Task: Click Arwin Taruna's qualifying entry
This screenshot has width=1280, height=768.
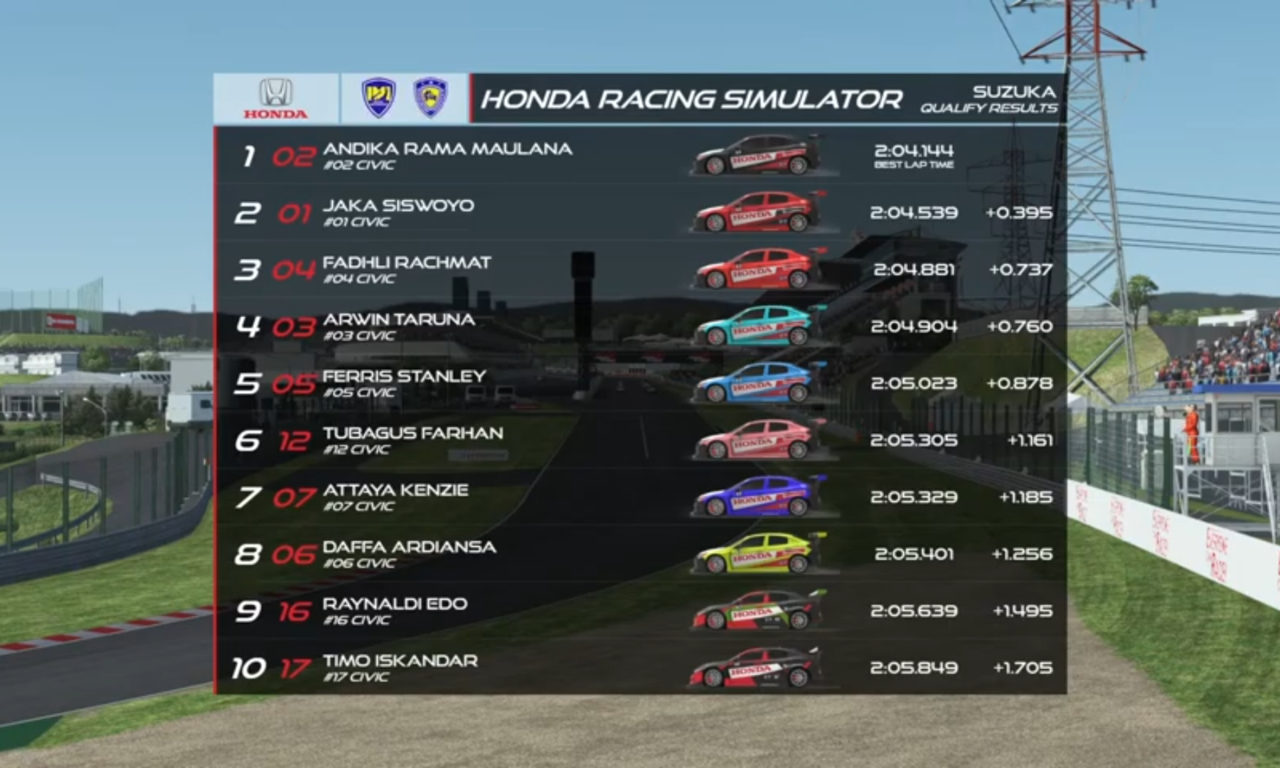Action: 640,327
